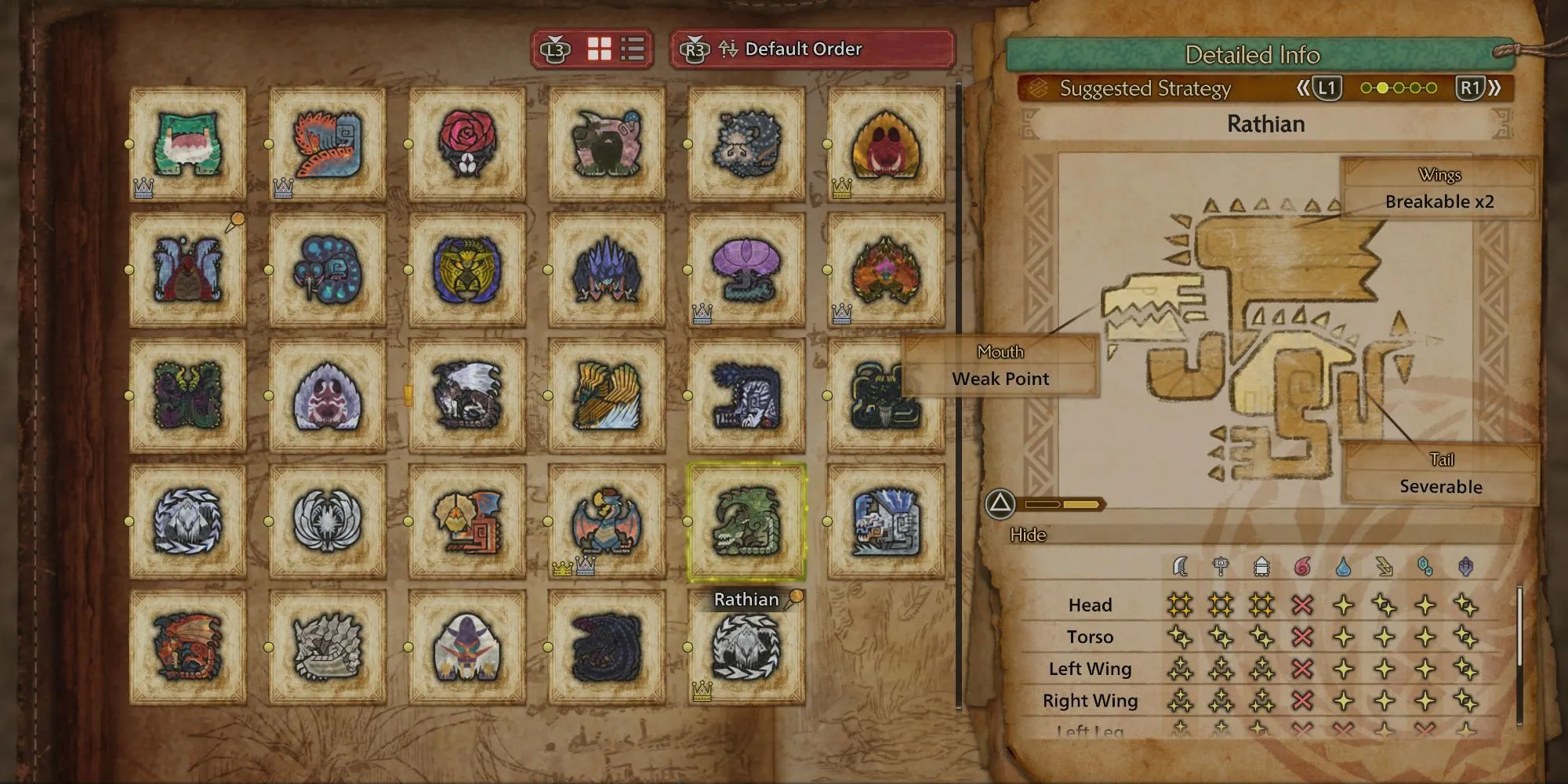Viewport: 1568px width, 784px height.
Task: Choose the red rose monster icon
Action: [467, 143]
